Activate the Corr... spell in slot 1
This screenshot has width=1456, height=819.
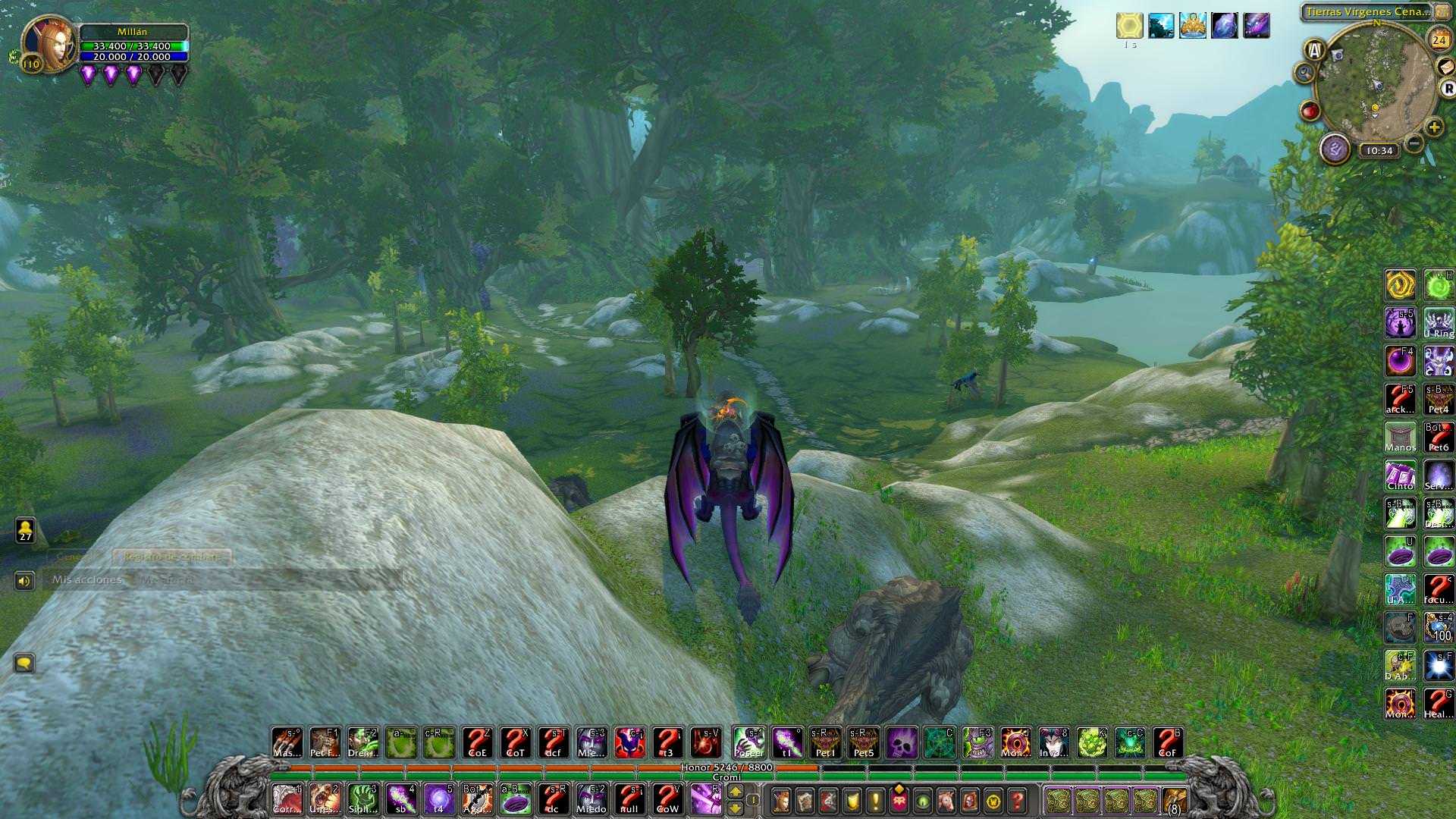(287, 799)
